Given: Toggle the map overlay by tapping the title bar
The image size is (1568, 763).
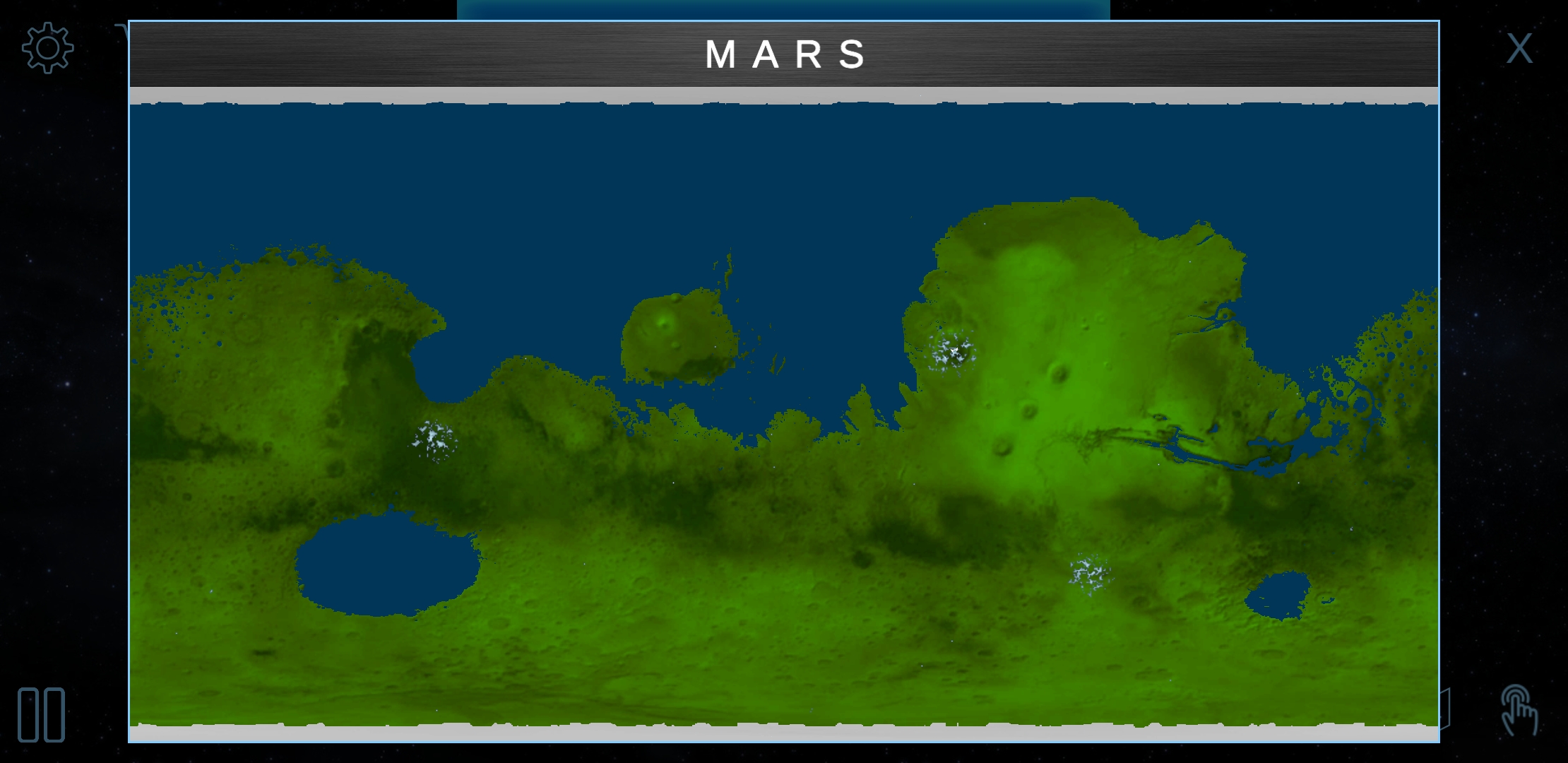Looking at the screenshot, I should (784, 55).
